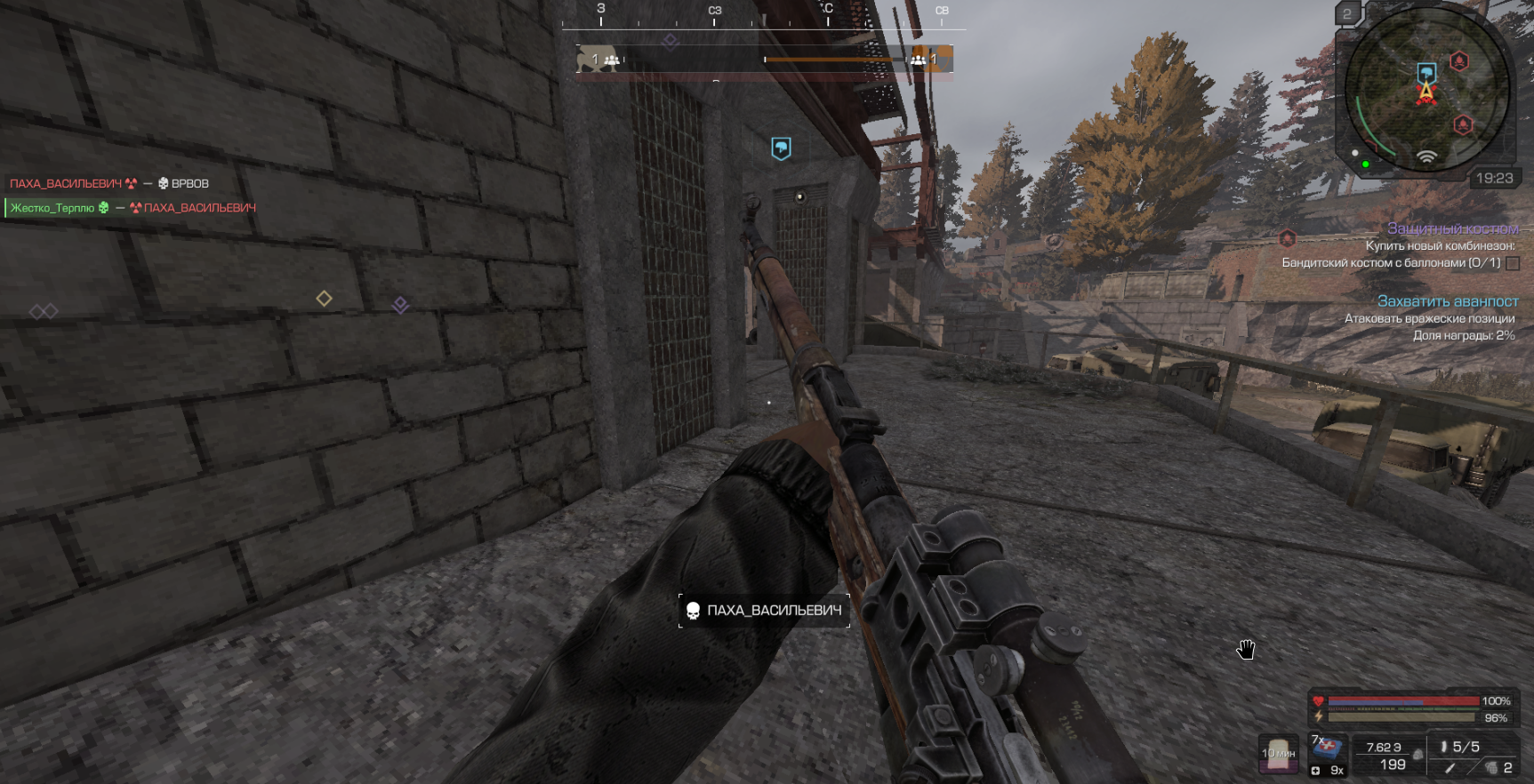Tick the "Бандитский костюм с баллонами" objective checkbox

[1513, 263]
